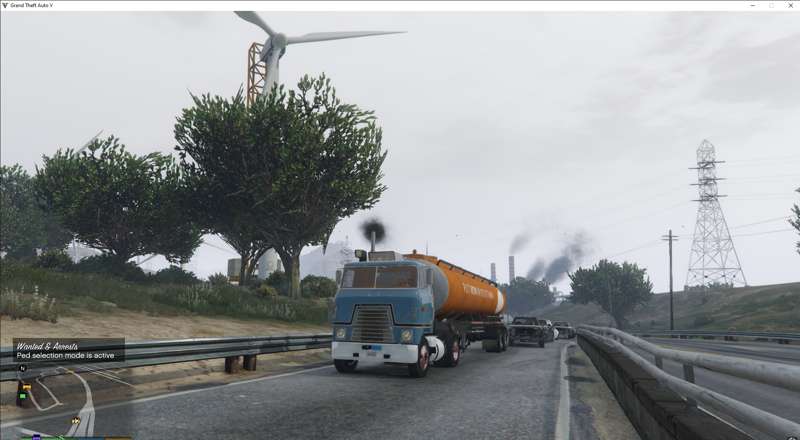Viewport: 800px width, 440px height.
Task: Minimize the Grand Theft Auto V window
Action: [x=753, y=5]
